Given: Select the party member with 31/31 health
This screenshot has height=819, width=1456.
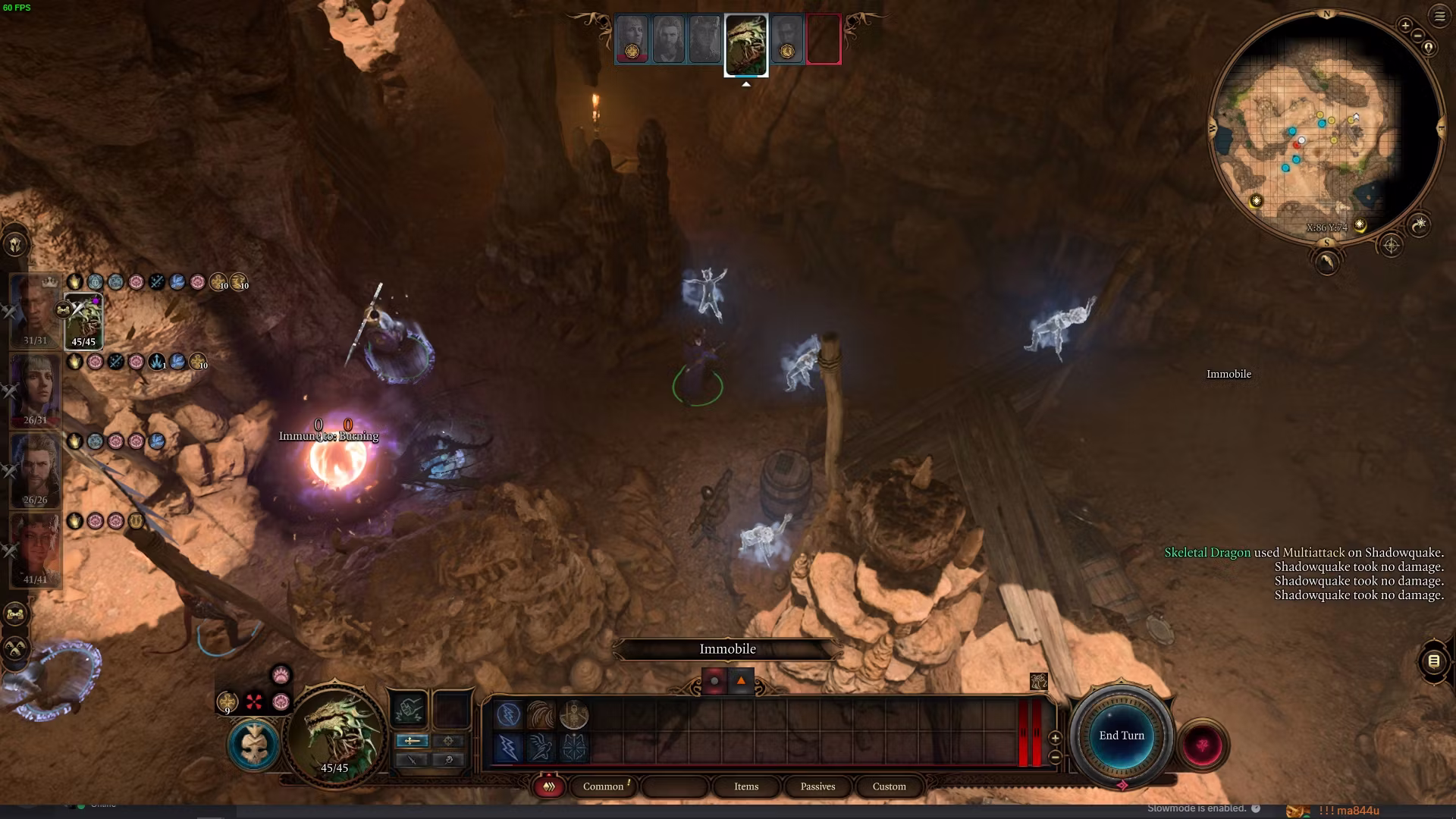Looking at the screenshot, I should (x=34, y=311).
